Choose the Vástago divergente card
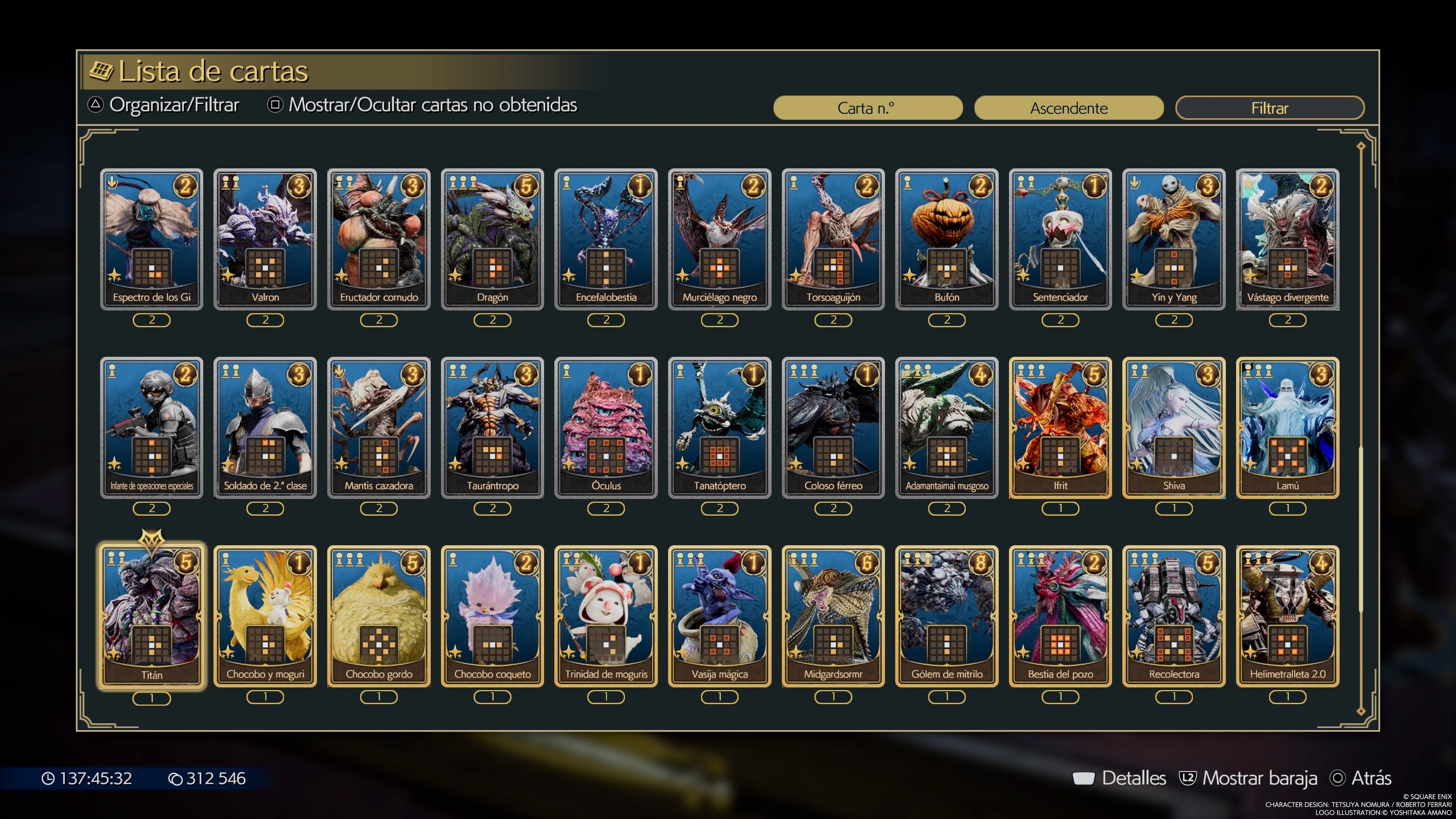This screenshot has width=1456, height=819. [1288, 239]
